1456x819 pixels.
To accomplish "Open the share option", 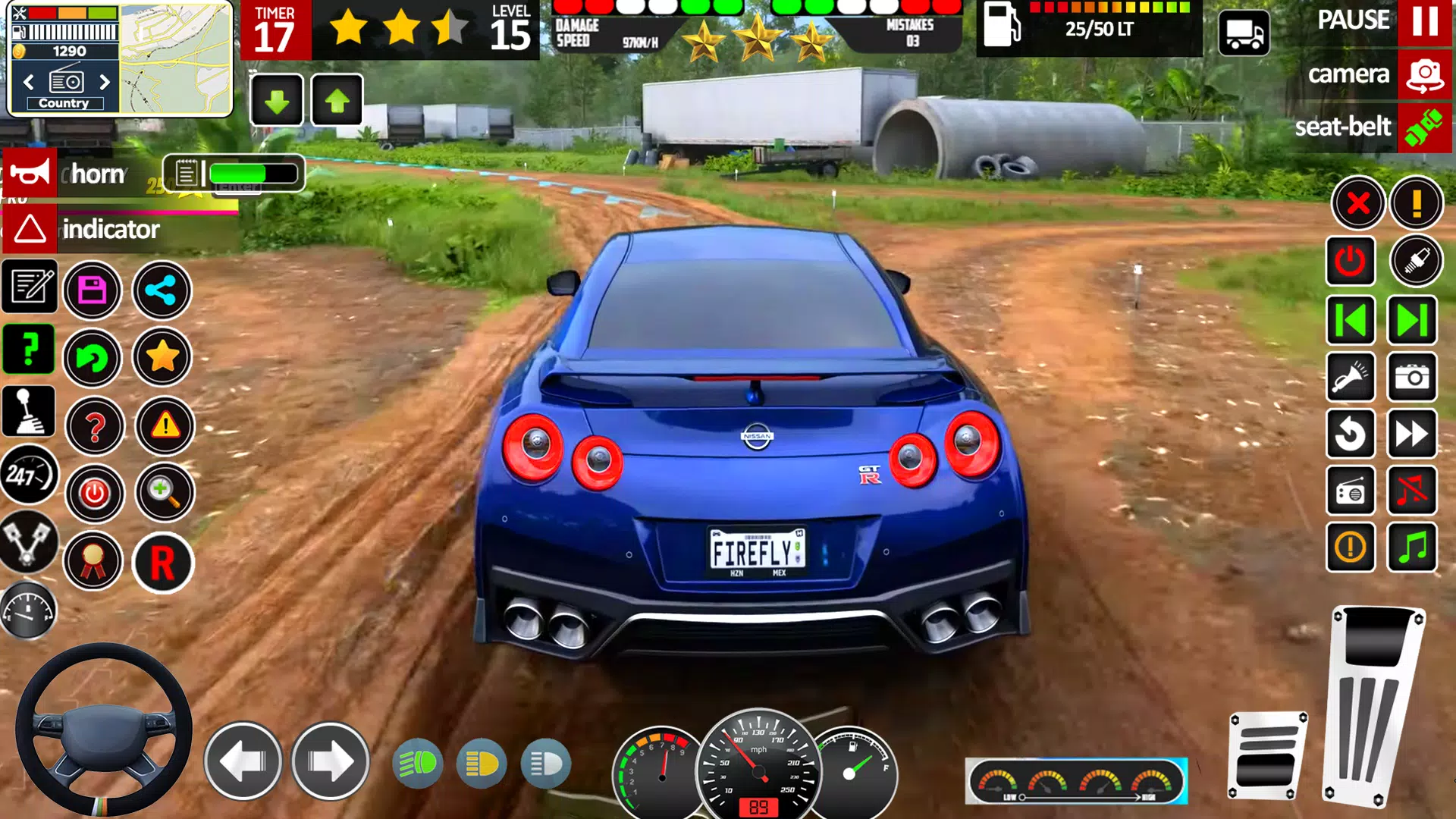I will click(x=162, y=290).
